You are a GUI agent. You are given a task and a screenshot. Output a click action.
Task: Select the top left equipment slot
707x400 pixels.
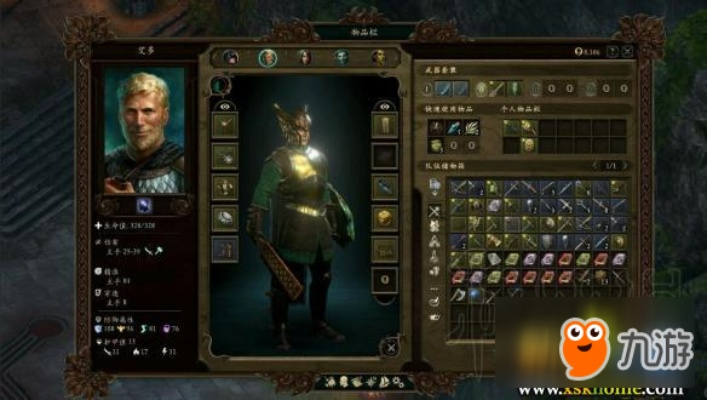(x=225, y=124)
